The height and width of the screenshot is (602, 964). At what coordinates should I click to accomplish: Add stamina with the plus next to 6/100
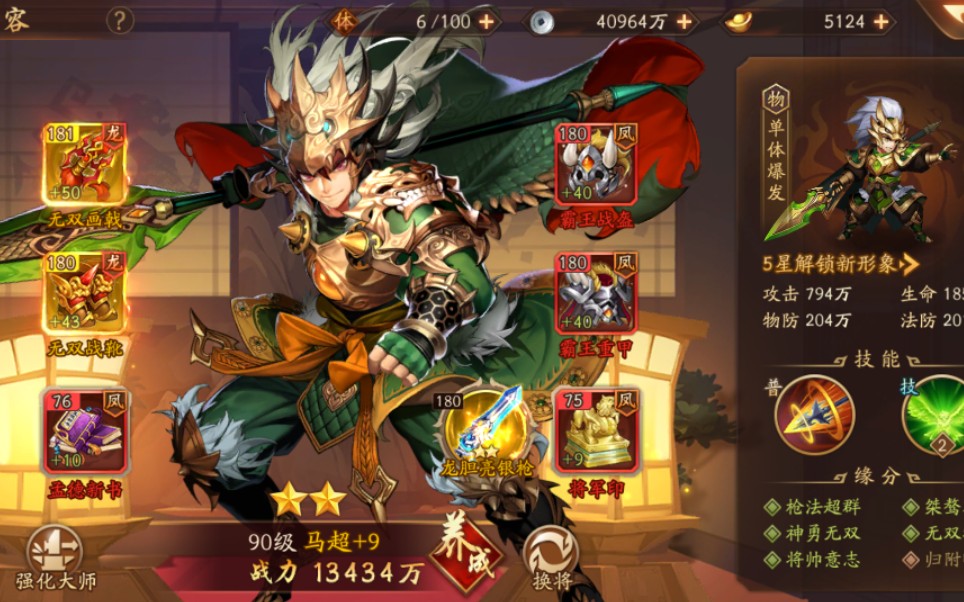(486, 21)
